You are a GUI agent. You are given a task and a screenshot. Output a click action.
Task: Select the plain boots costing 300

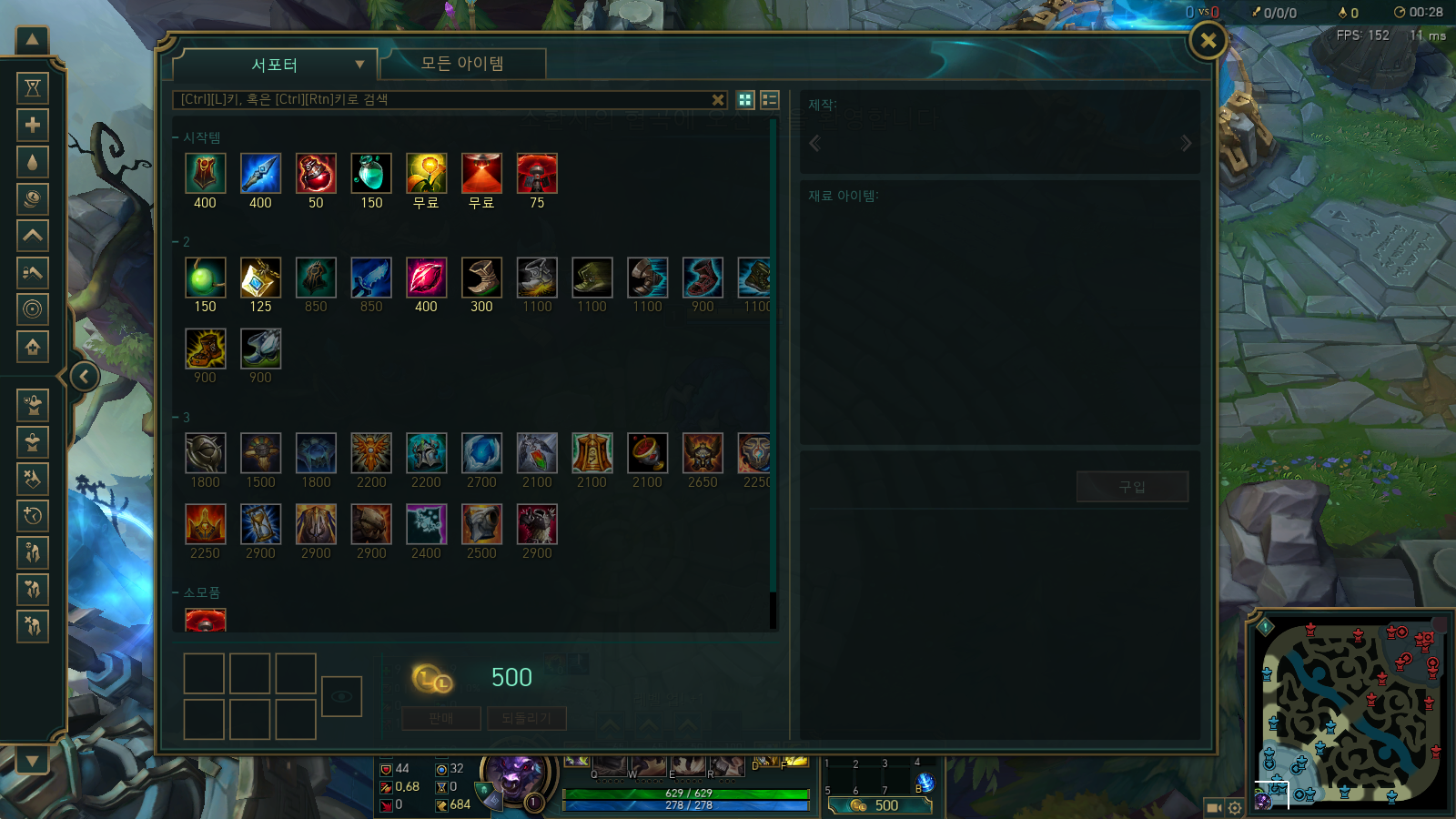(x=481, y=278)
